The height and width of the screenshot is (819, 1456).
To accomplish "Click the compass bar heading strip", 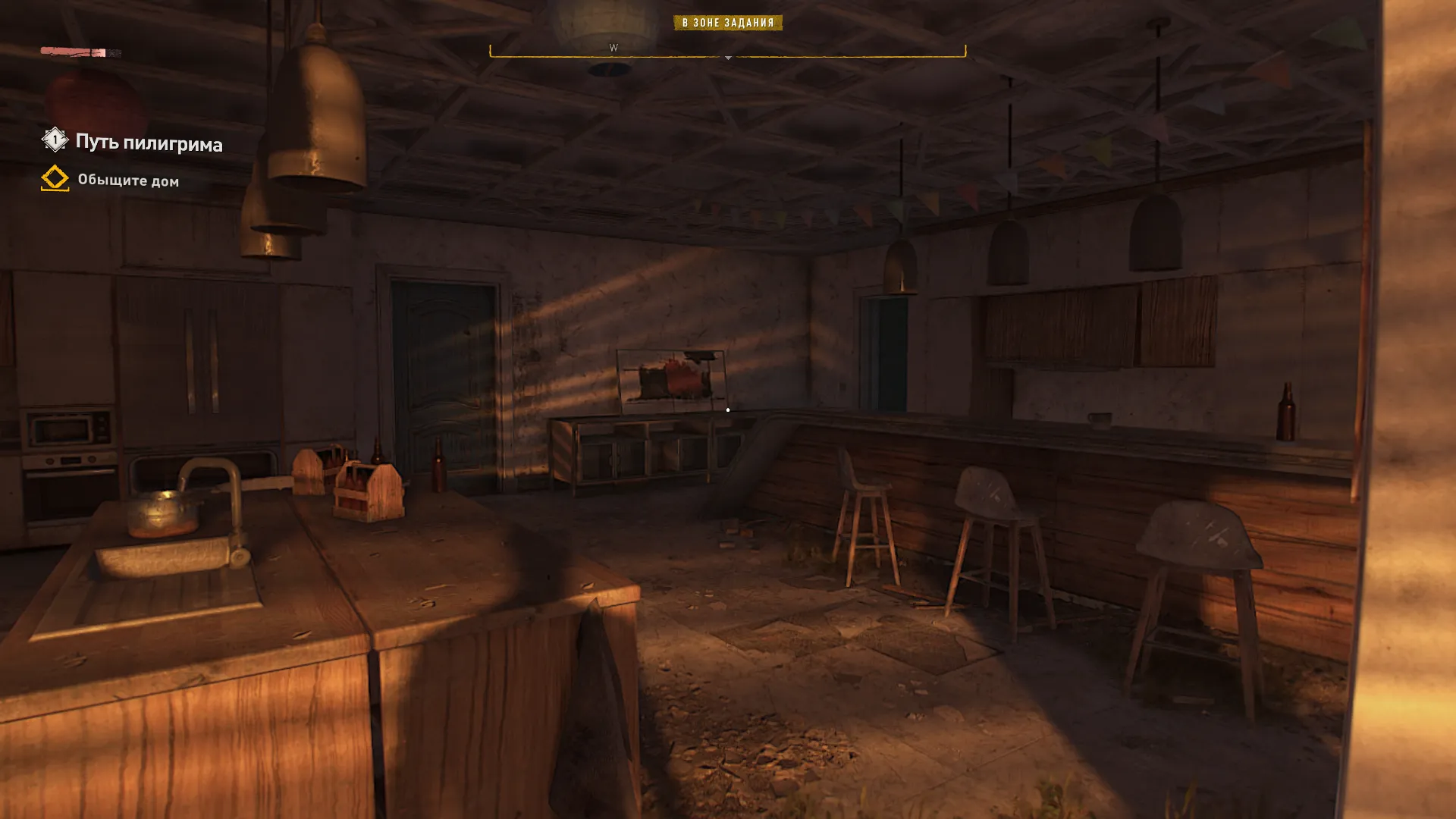I will [727, 52].
